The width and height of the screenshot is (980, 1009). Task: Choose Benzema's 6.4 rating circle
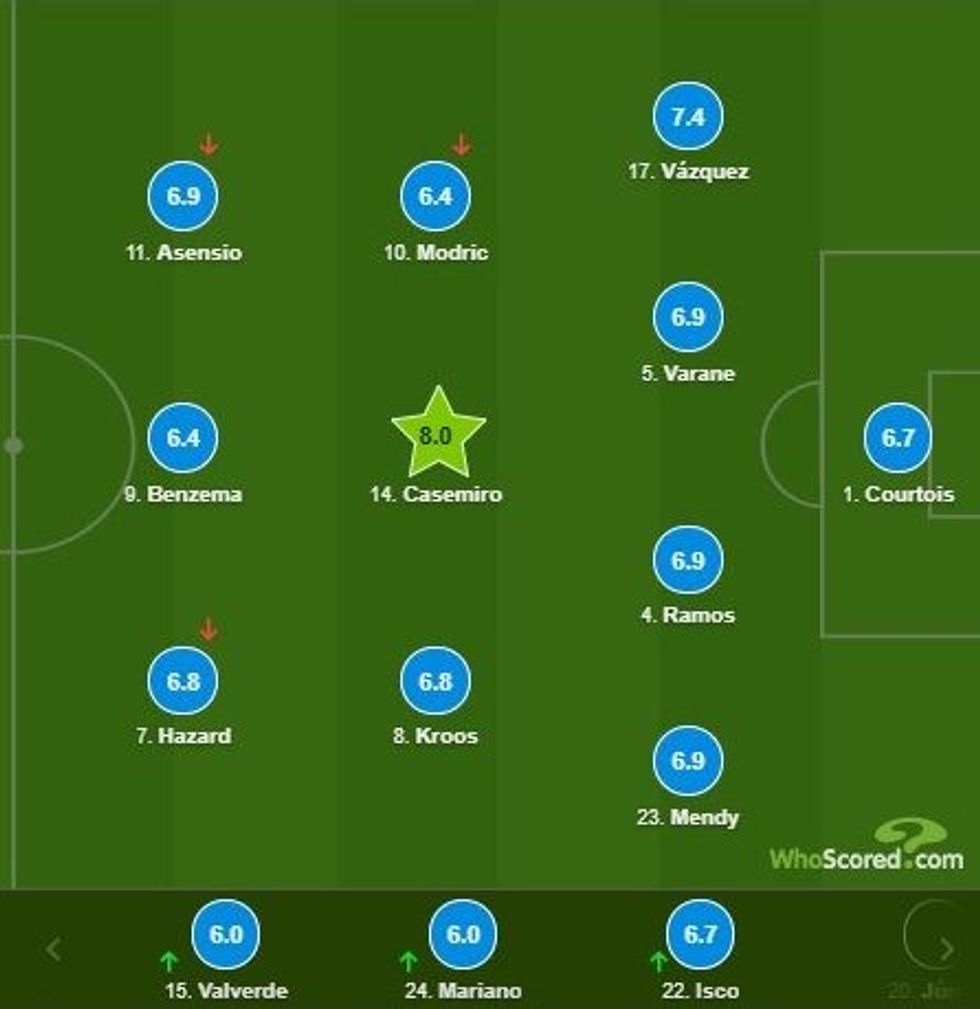[x=183, y=437]
